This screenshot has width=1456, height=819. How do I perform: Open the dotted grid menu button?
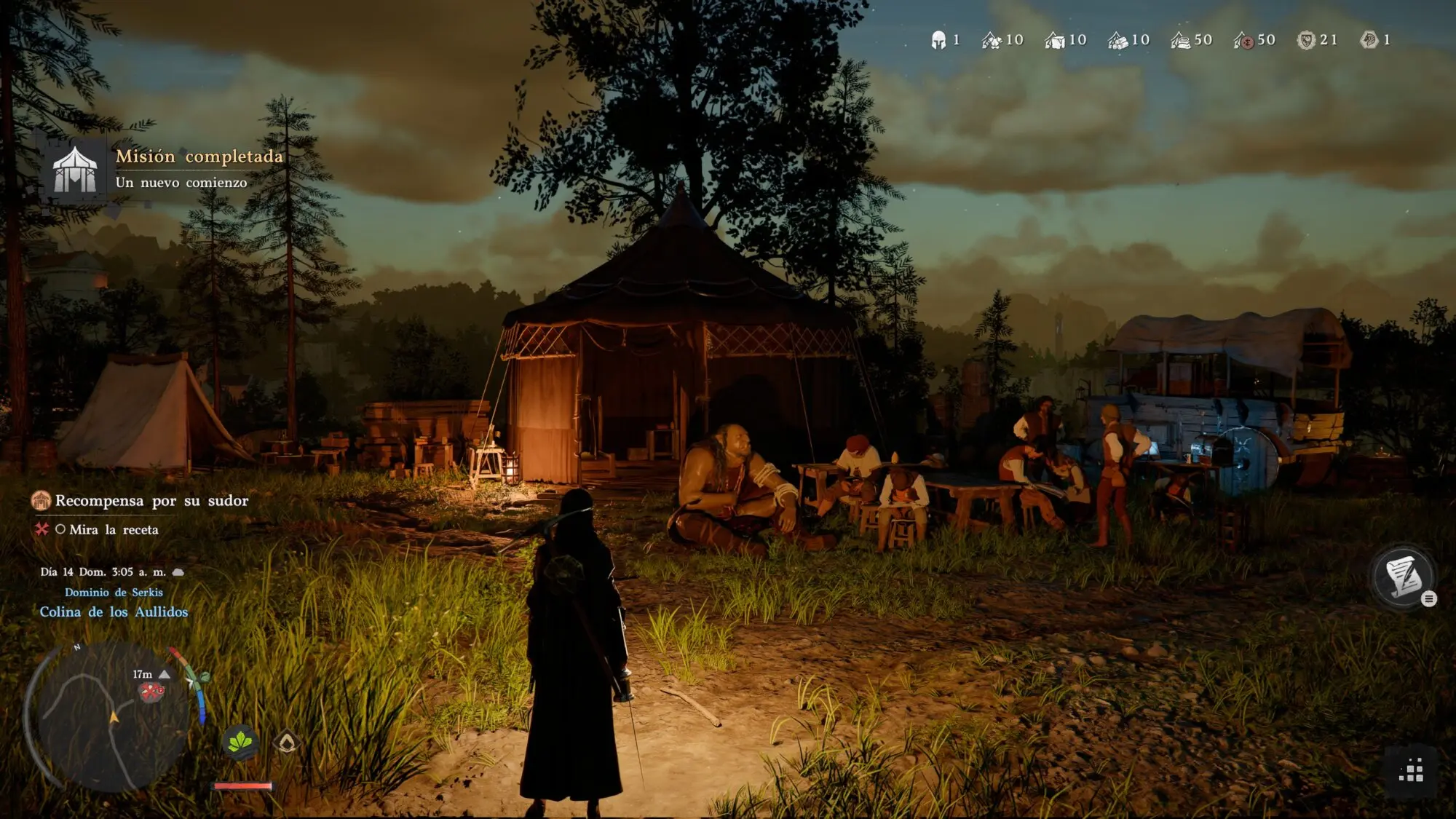tap(1411, 770)
